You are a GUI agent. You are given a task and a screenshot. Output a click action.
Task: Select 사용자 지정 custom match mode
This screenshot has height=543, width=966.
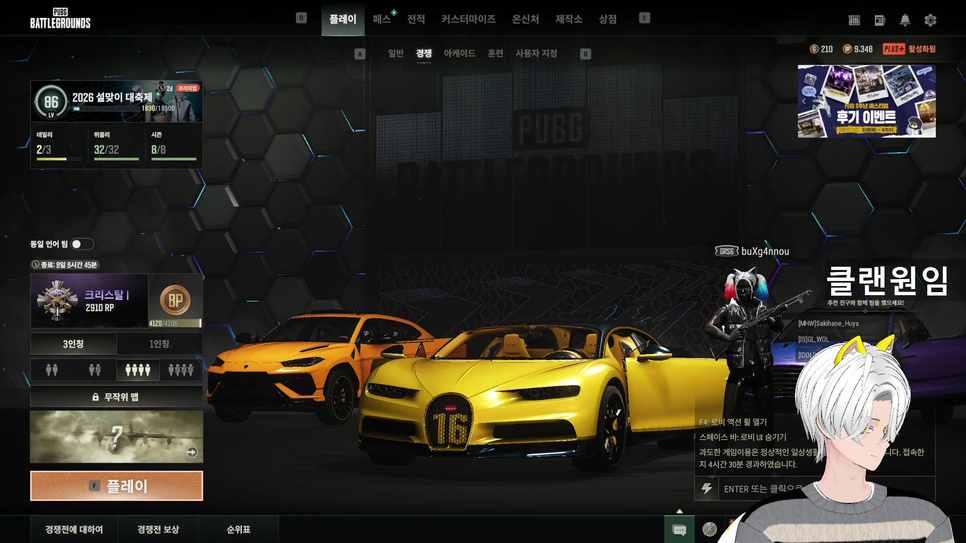pyautogui.click(x=536, y=53)
